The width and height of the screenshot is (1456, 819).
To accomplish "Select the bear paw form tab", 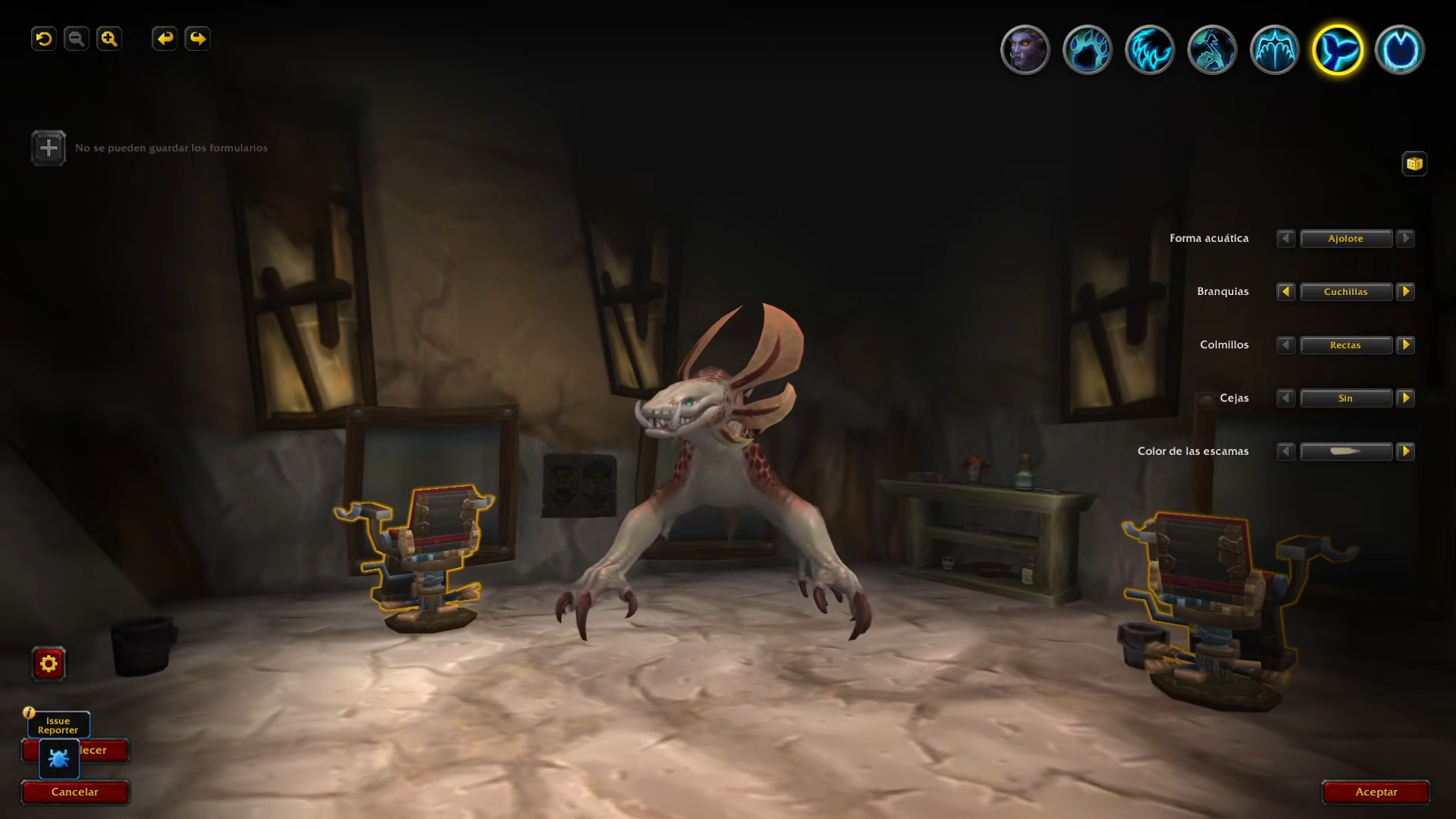I will 1087,50.
